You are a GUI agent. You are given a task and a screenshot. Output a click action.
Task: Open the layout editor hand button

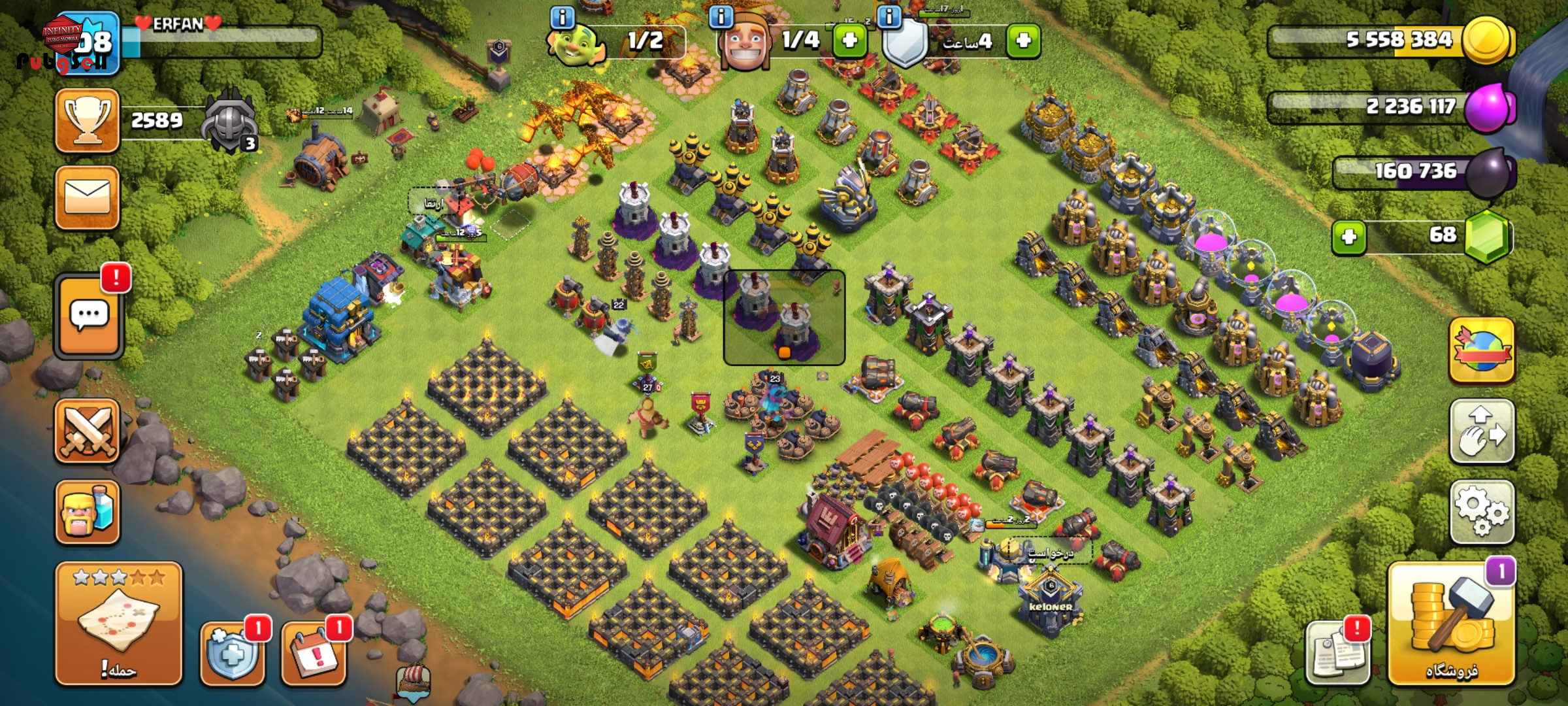(1482, 431)
